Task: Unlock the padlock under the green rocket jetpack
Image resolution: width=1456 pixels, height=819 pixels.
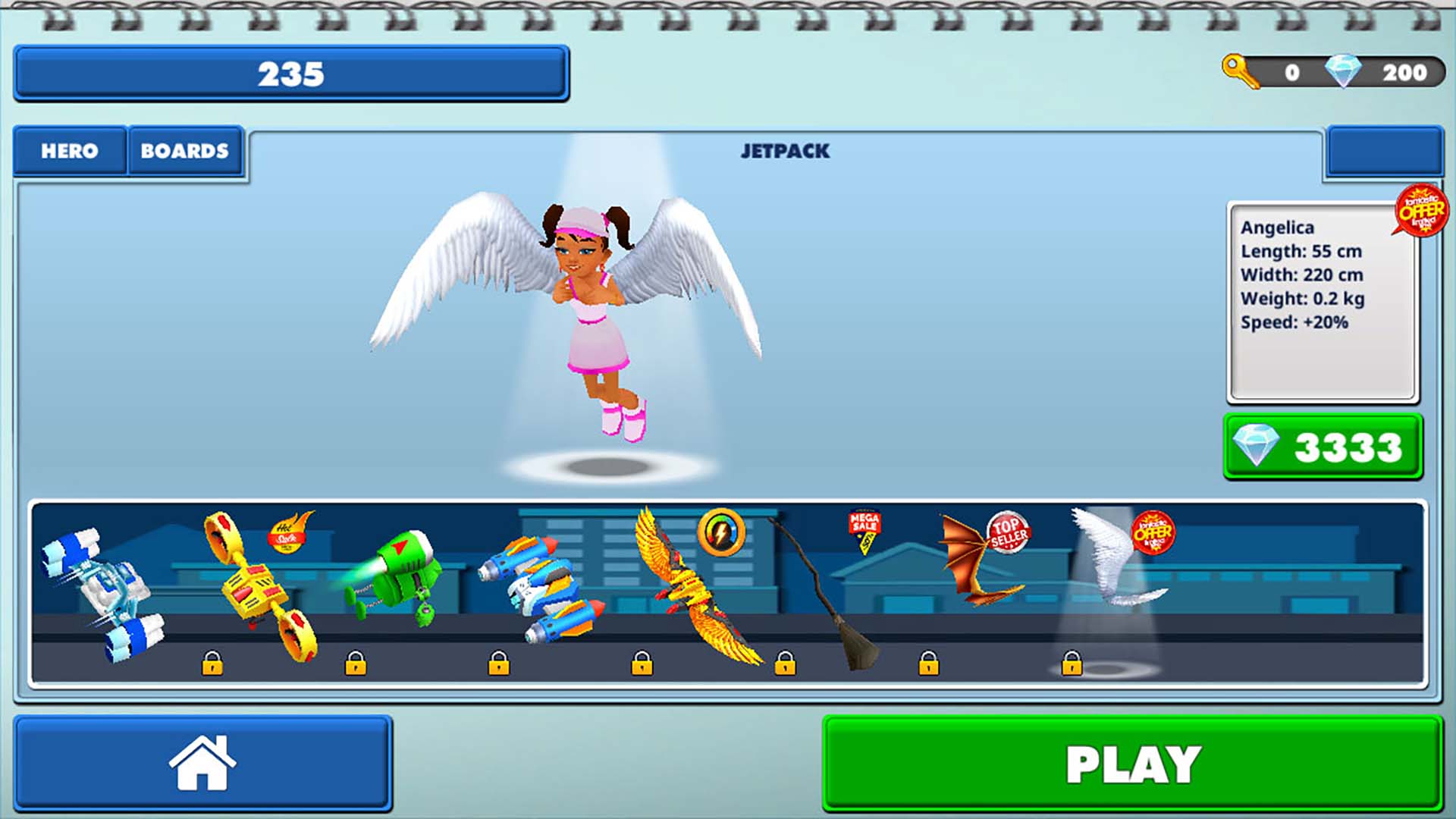Action: coord(355,664)
